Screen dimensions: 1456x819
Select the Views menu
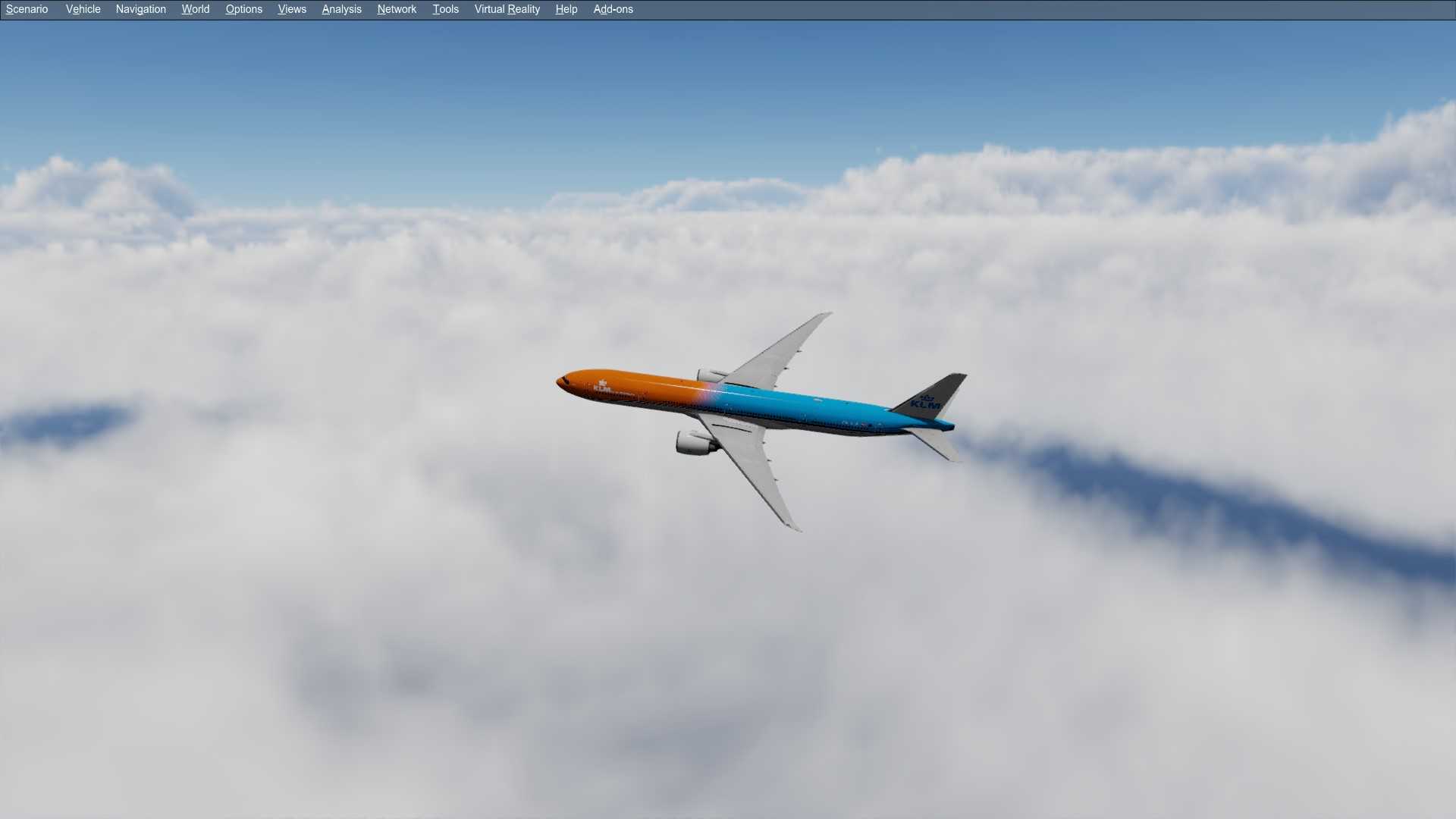(292, 9)
